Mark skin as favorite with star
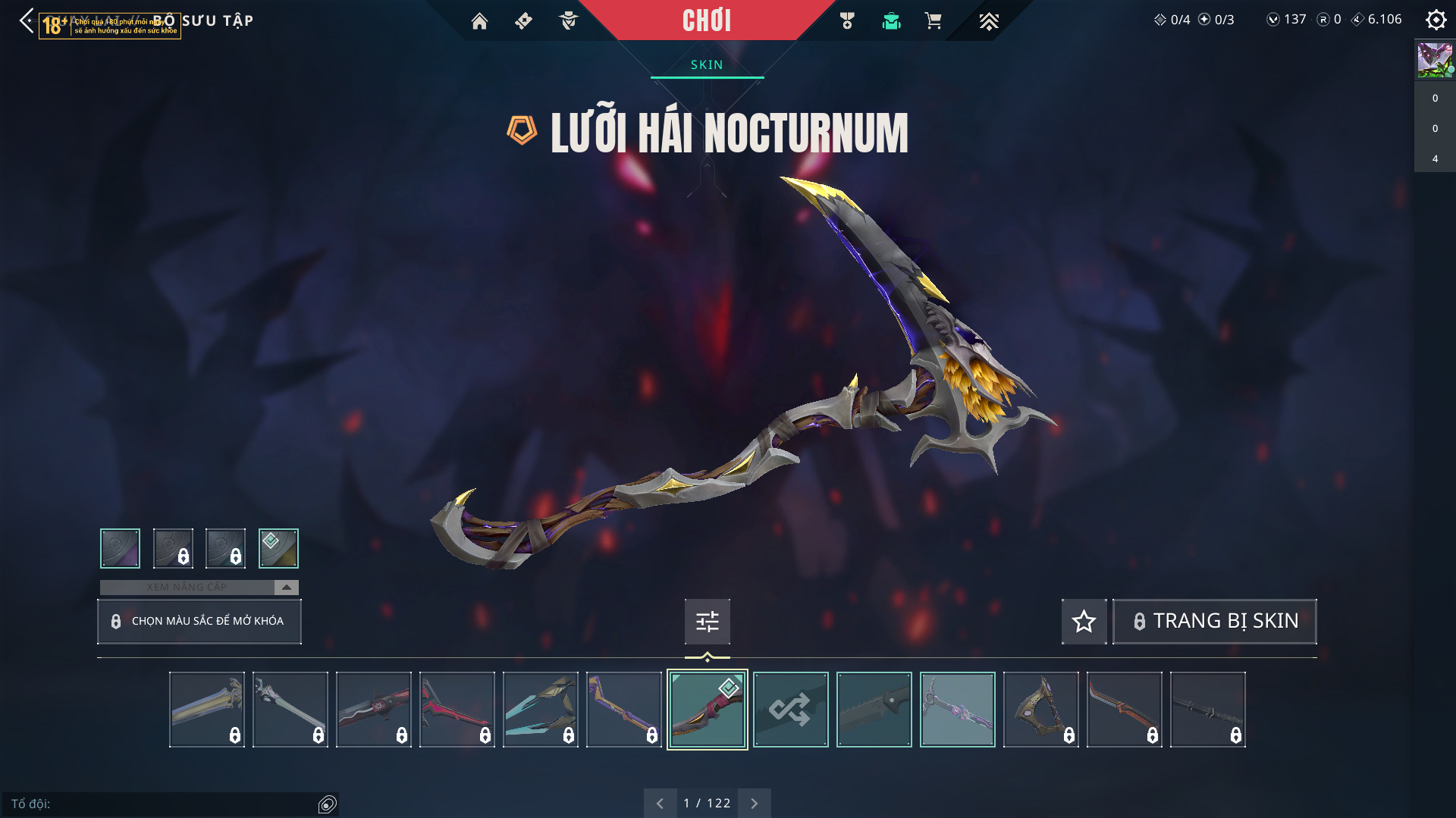 pyautogui.click(x=1084, y=622)
